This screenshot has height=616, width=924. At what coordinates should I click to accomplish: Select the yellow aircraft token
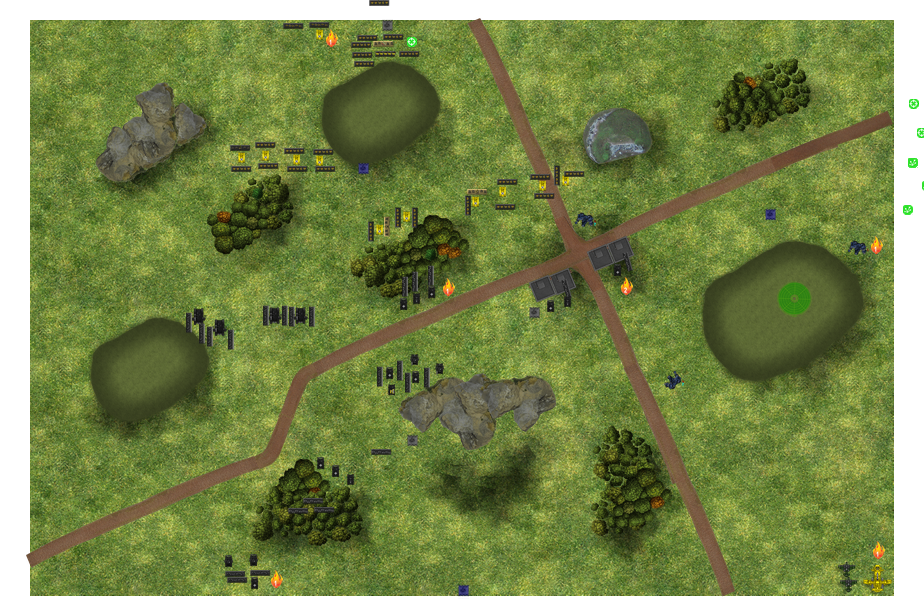tap(877, 579)
